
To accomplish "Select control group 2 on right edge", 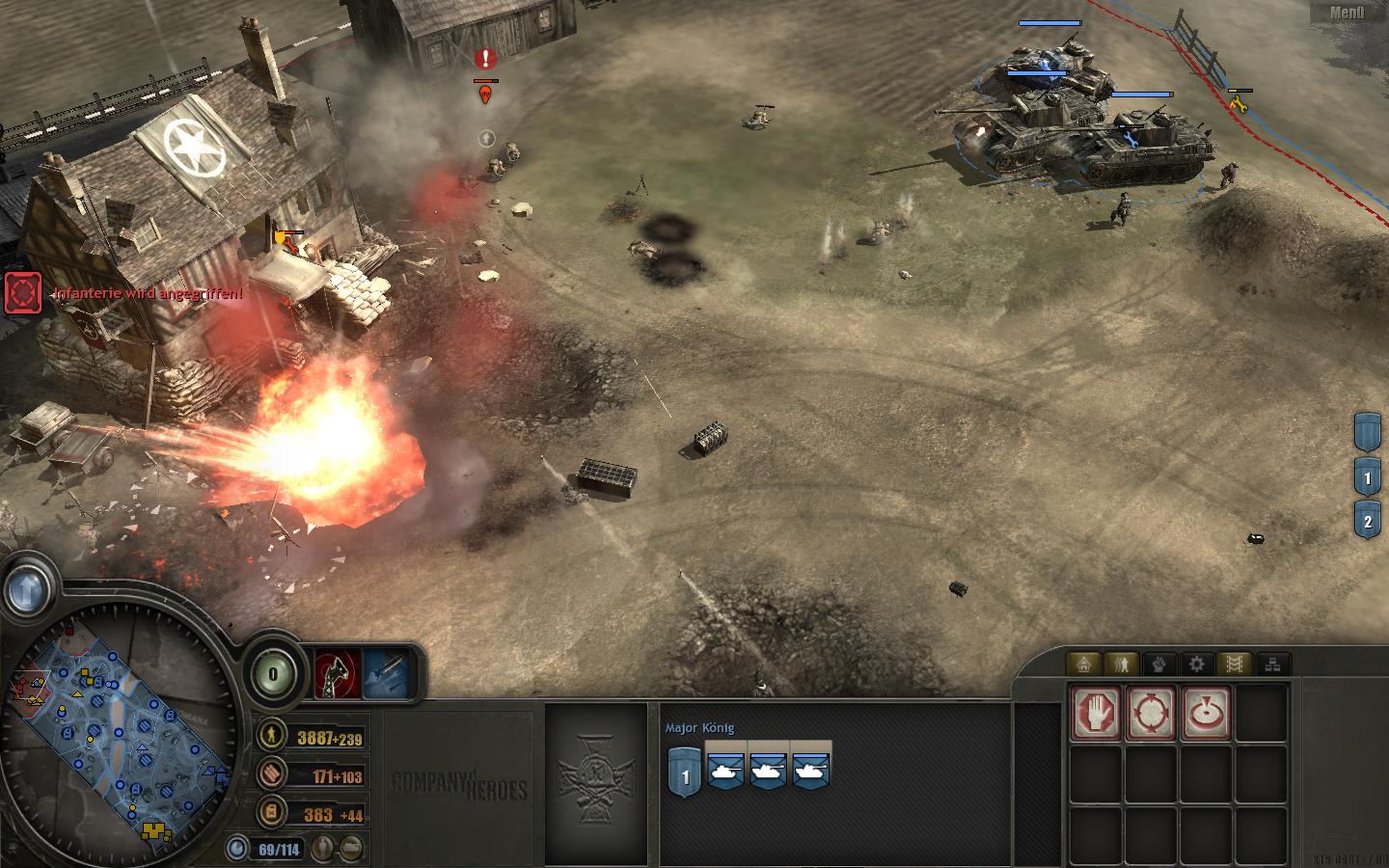I will pos(1367,522).
